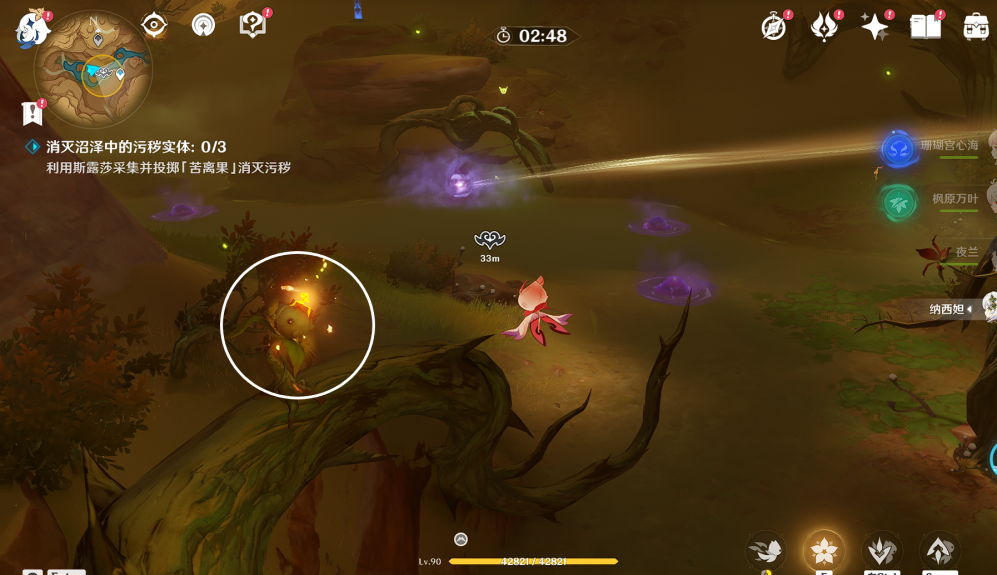This screenshot has width=997, height=575.
Task: Open the circular minimap
Action: point(92,68)
